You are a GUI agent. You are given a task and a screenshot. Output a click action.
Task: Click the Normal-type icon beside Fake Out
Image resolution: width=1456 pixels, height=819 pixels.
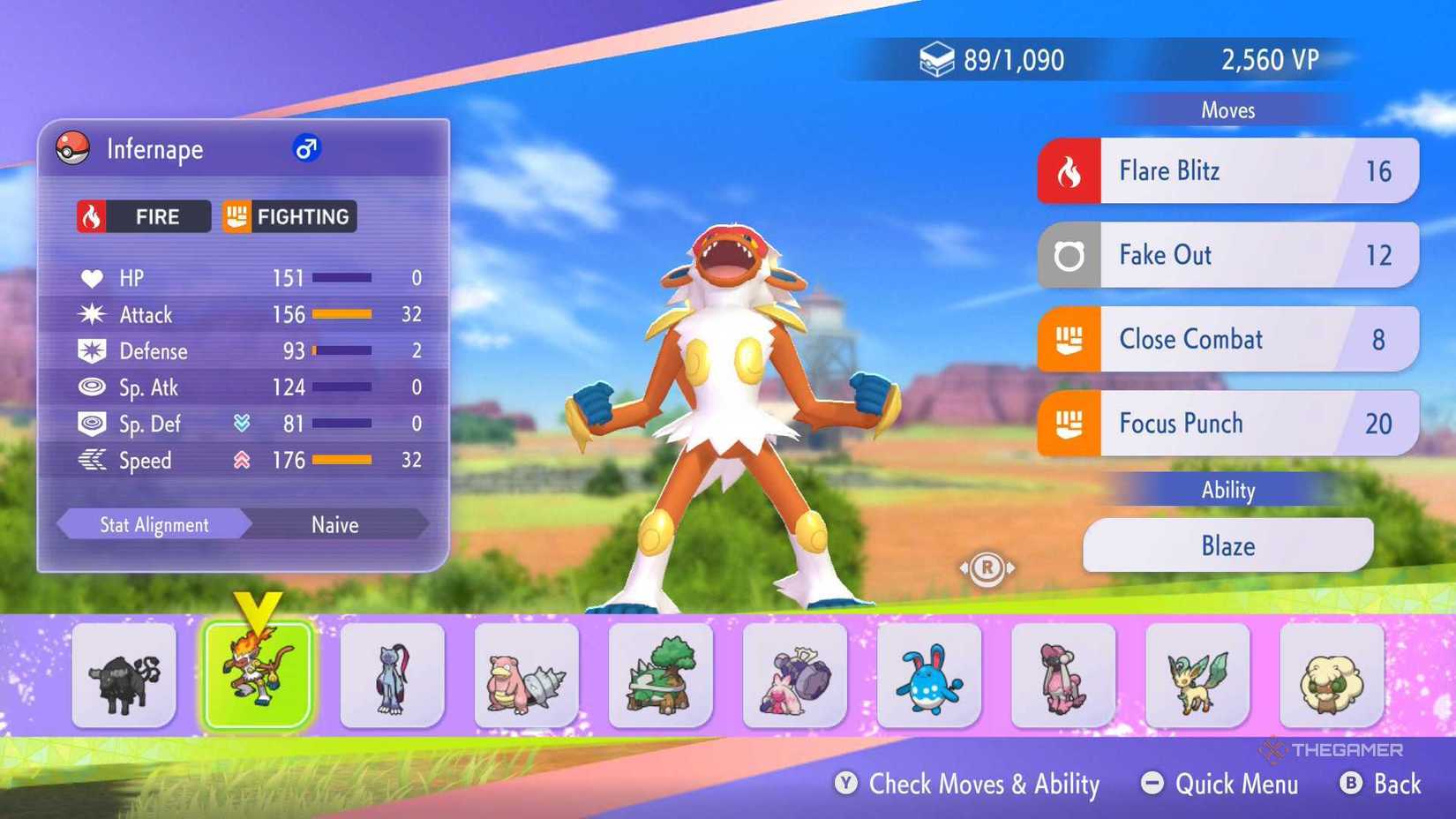coord(1070,255)
